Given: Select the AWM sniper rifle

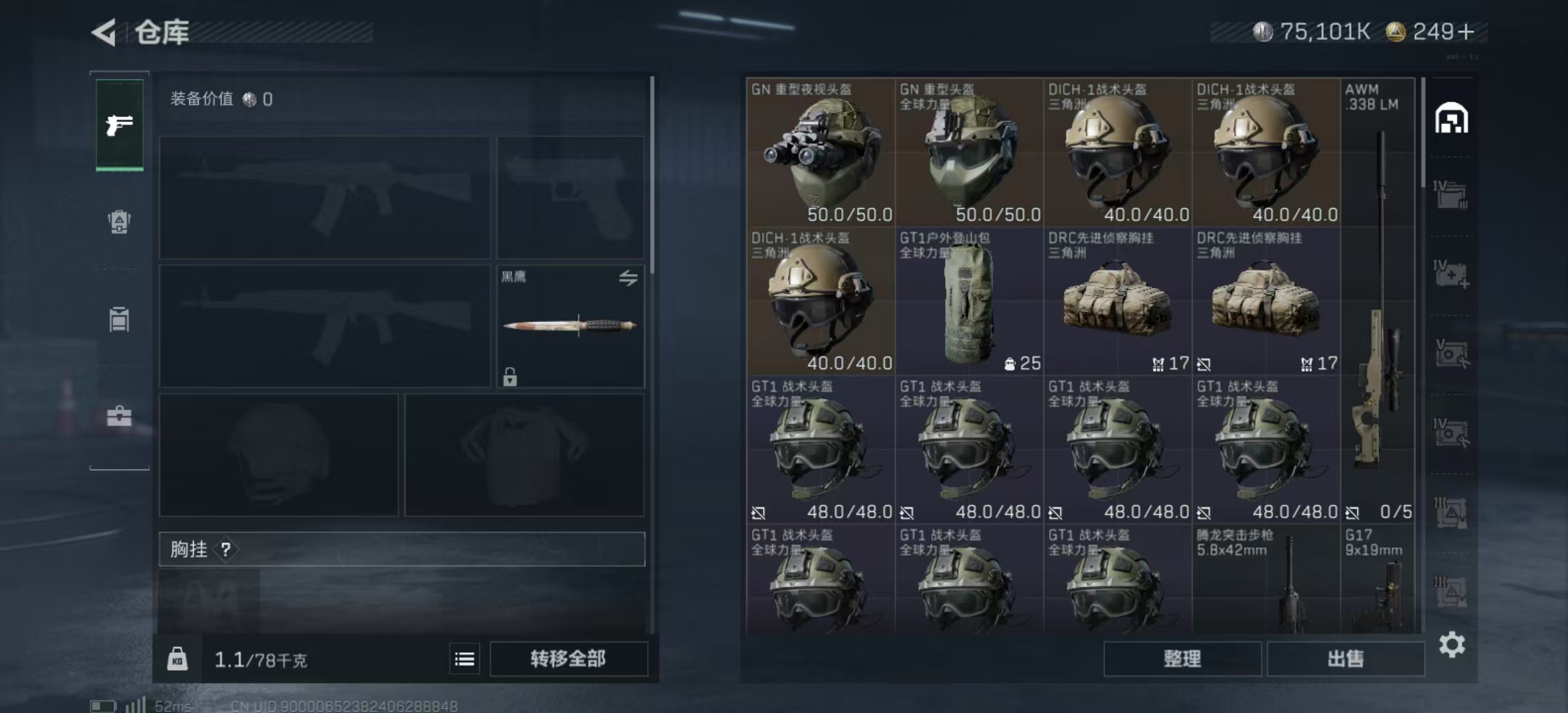Looking at the screenshot, I should (x=1378, y=300).
